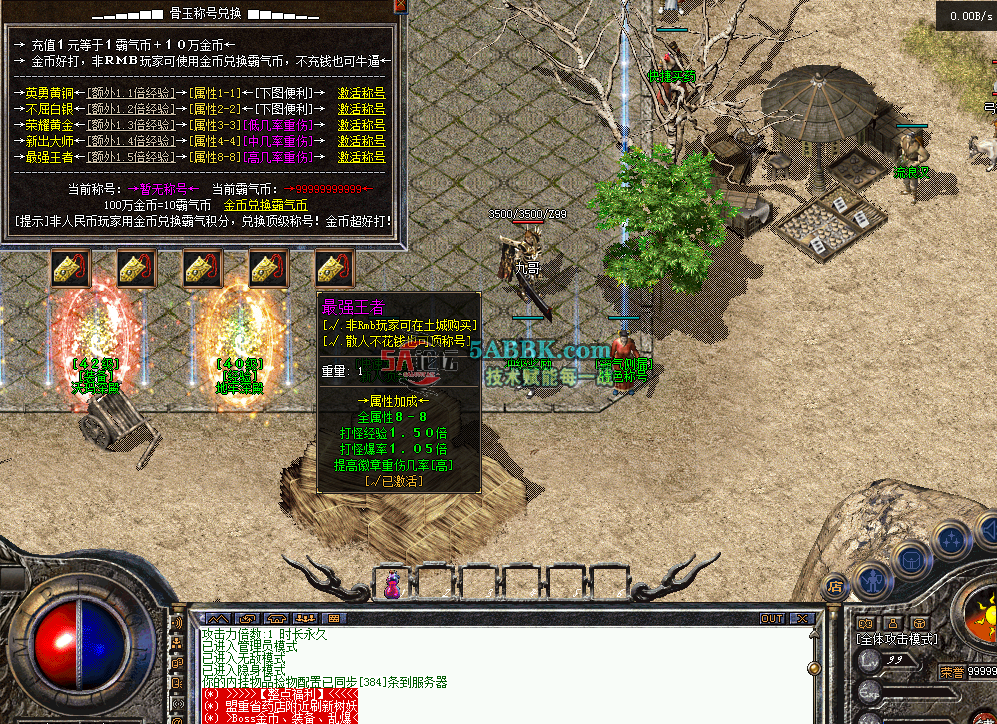Select the potion in the belt slot
This screenshot has width=997, height=724.
tap(394, 584)
